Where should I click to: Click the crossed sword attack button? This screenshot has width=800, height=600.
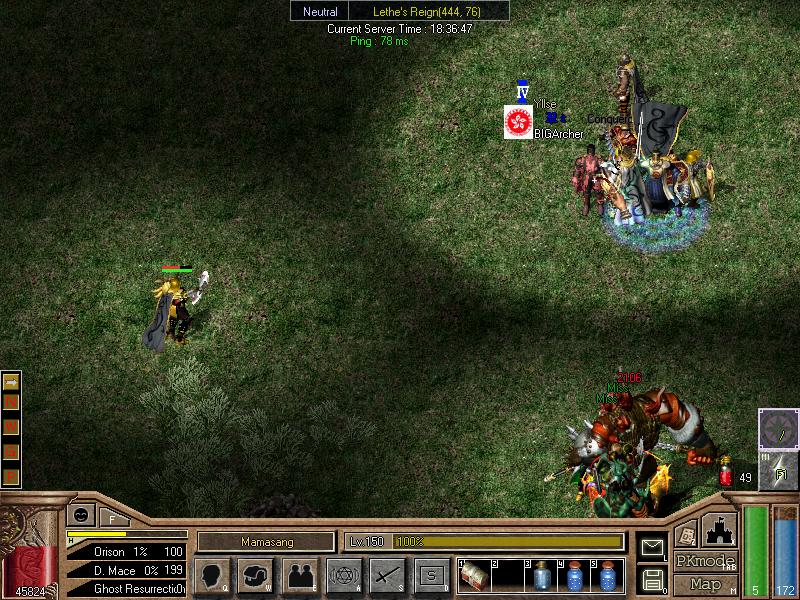pyautogui.click(x=387, y=576)
